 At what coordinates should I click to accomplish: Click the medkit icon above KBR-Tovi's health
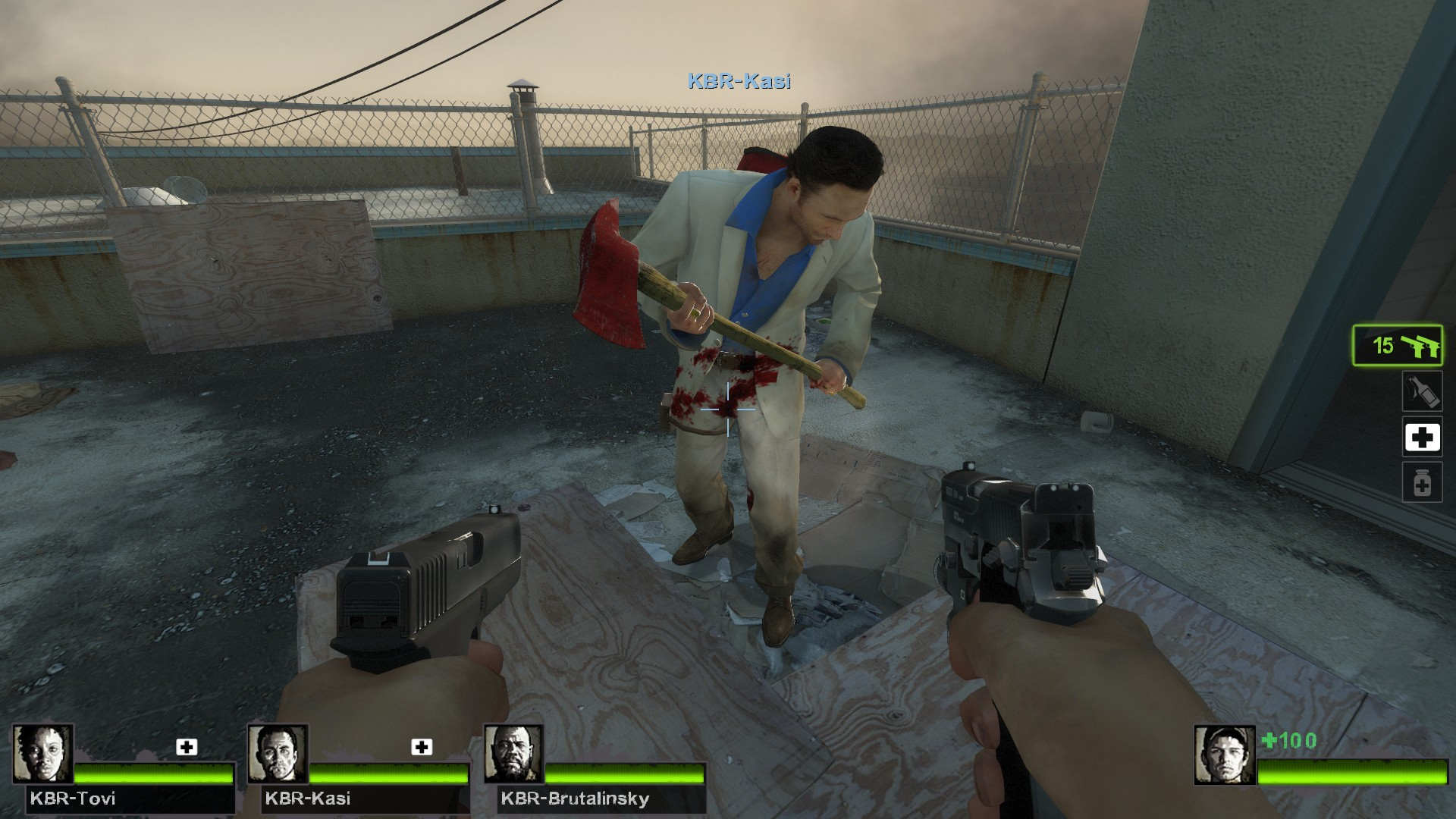pyautogui.click(x=187, y=747)
